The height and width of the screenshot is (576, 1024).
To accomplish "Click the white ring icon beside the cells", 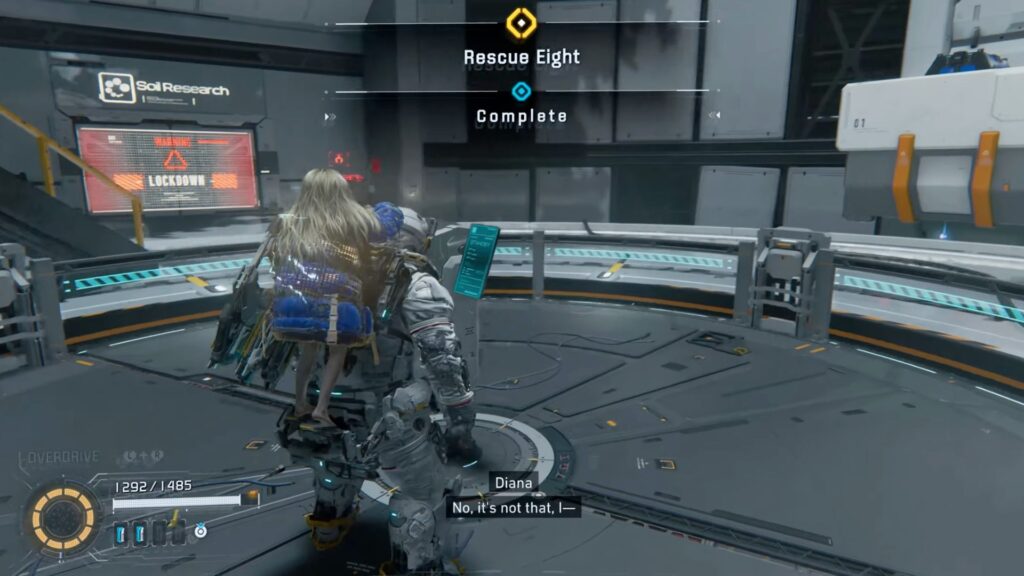I will (x=201, y=532).
